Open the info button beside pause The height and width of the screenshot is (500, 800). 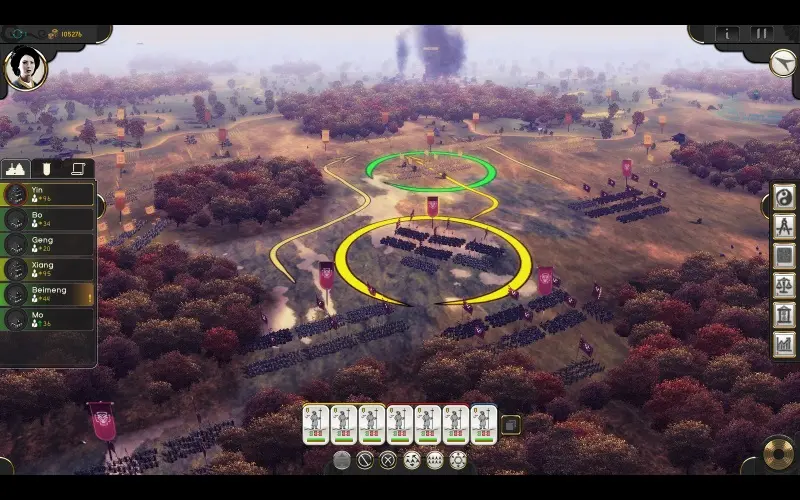pyautogui.click(x=729, y=33)
